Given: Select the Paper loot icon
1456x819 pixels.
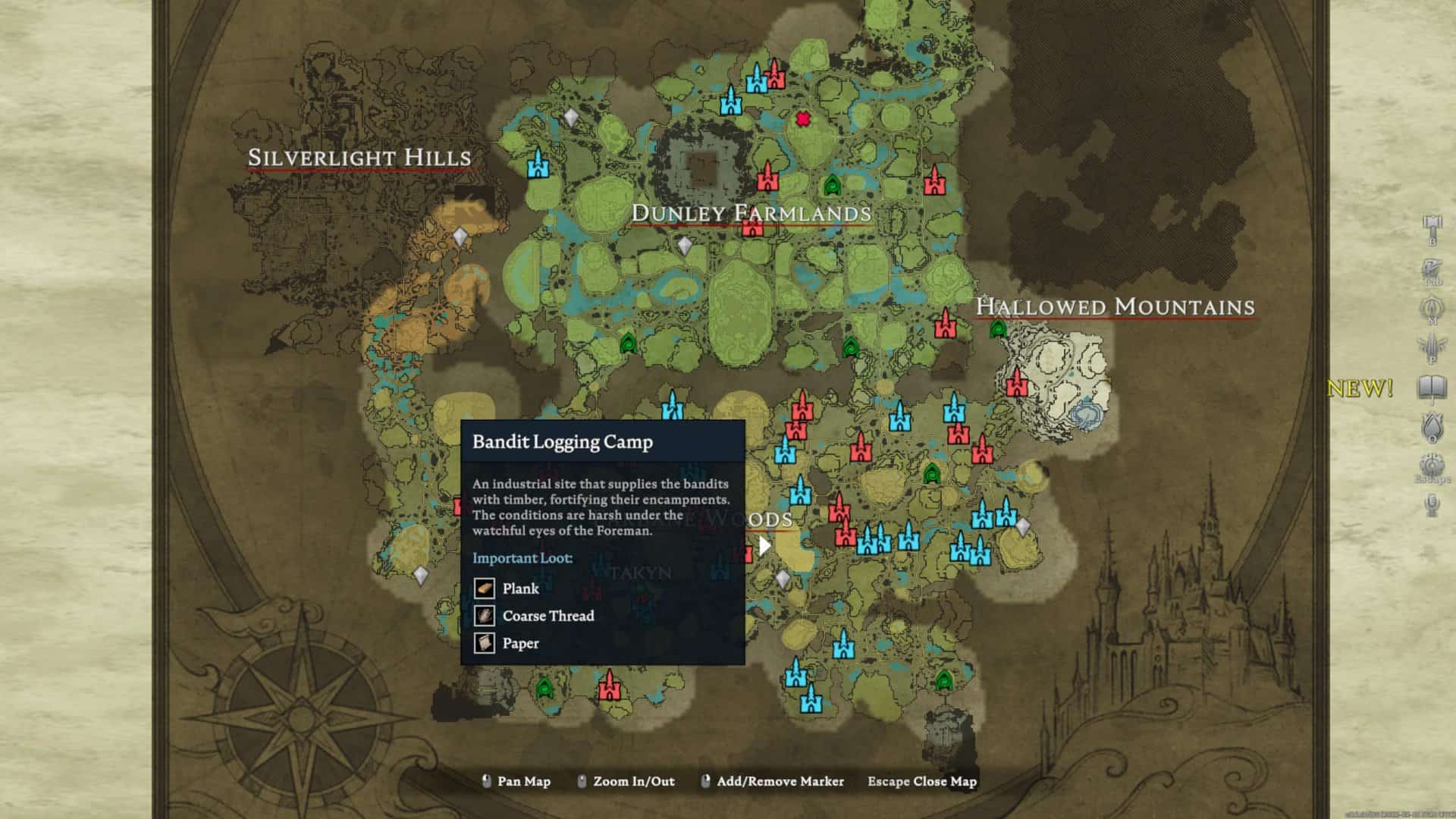Looking at the screenshot, I should click(x=485, y=643).
